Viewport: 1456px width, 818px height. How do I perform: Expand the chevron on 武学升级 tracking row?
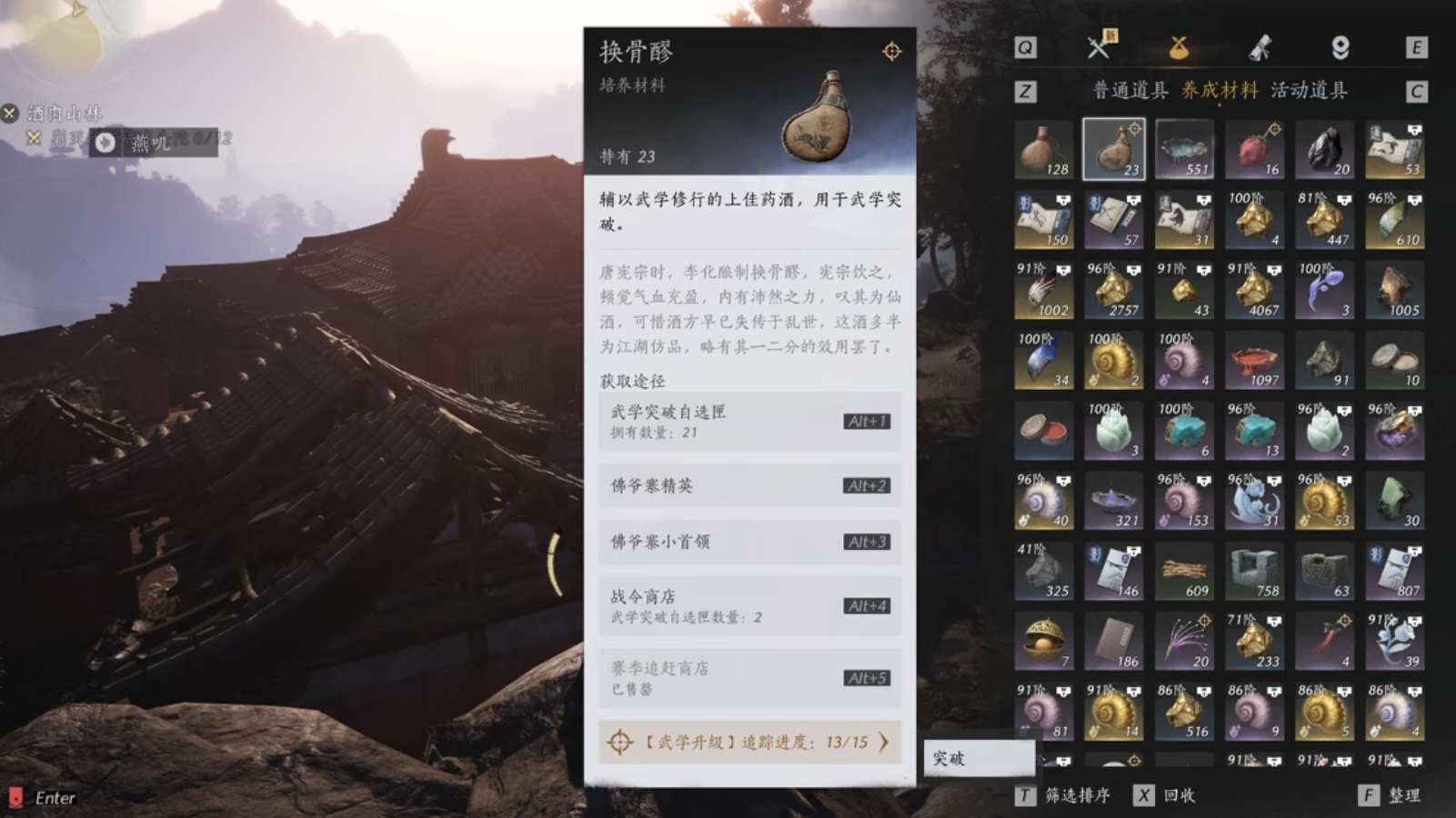[x=882, y=743]
